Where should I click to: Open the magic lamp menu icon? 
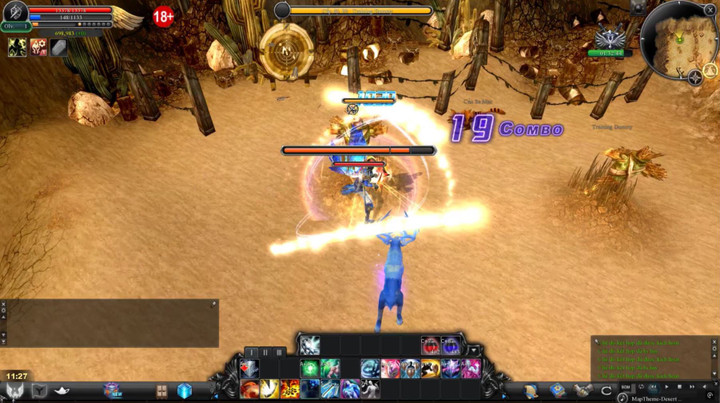click(x=62, y=390)
